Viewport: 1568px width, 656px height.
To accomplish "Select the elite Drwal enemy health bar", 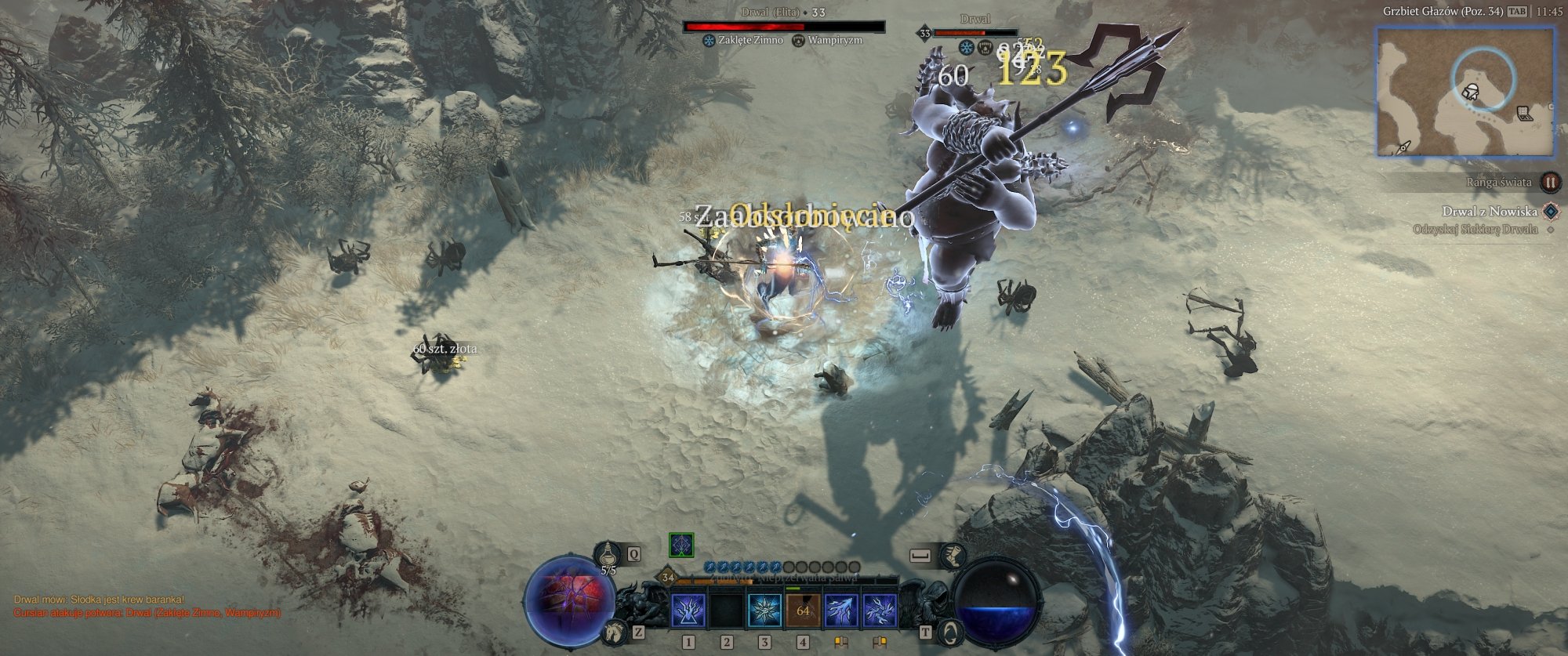I will (x=784, y=27).
